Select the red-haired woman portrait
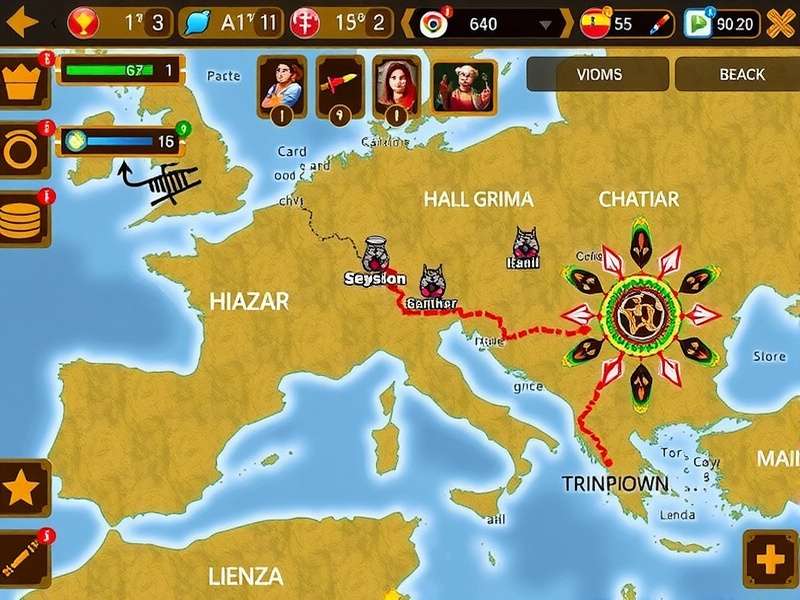The height and width of the screenshot is (600, 800). pyautogui.click(x=396, y=83)
